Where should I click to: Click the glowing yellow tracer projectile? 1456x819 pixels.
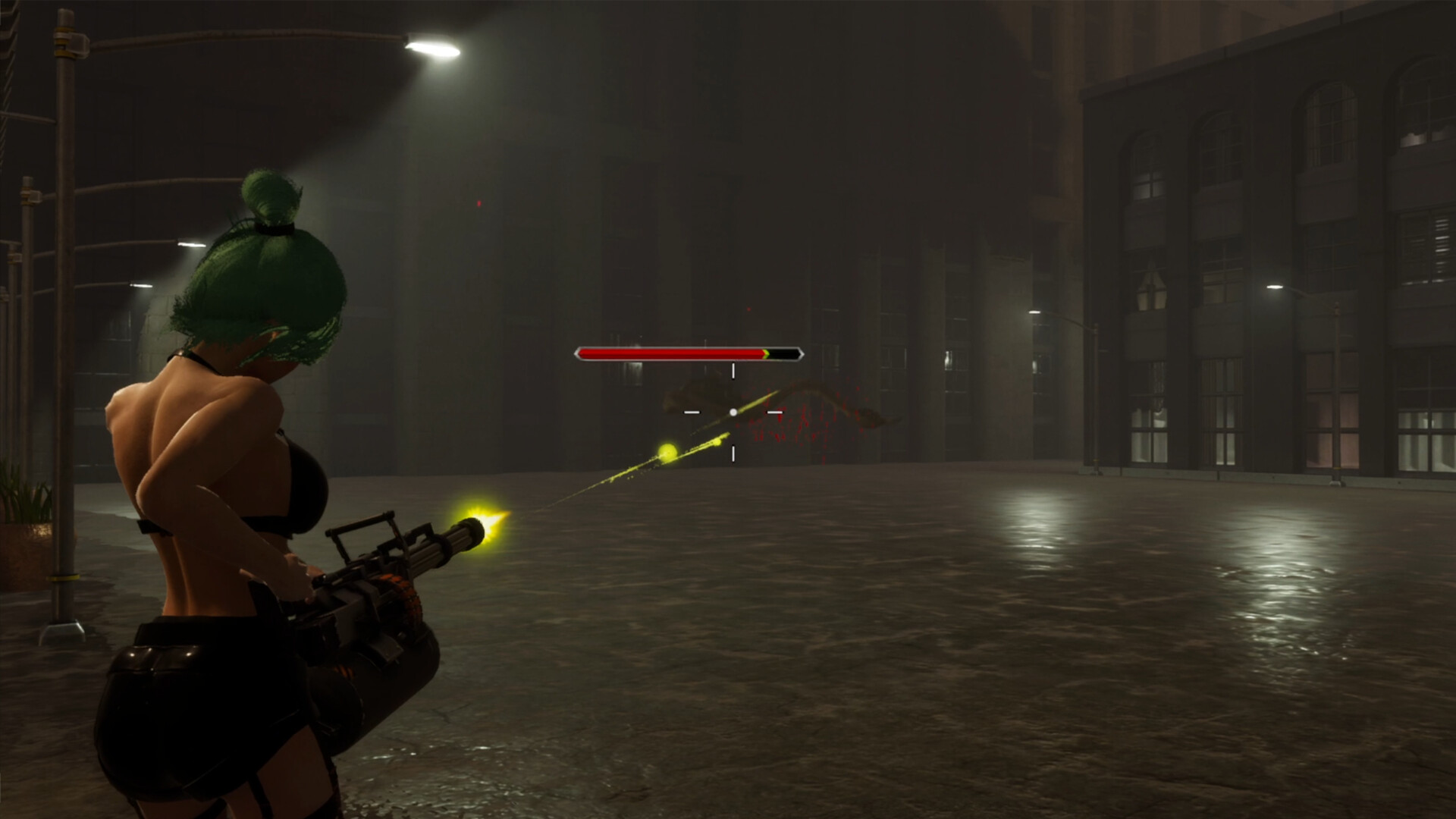point(667,452)
